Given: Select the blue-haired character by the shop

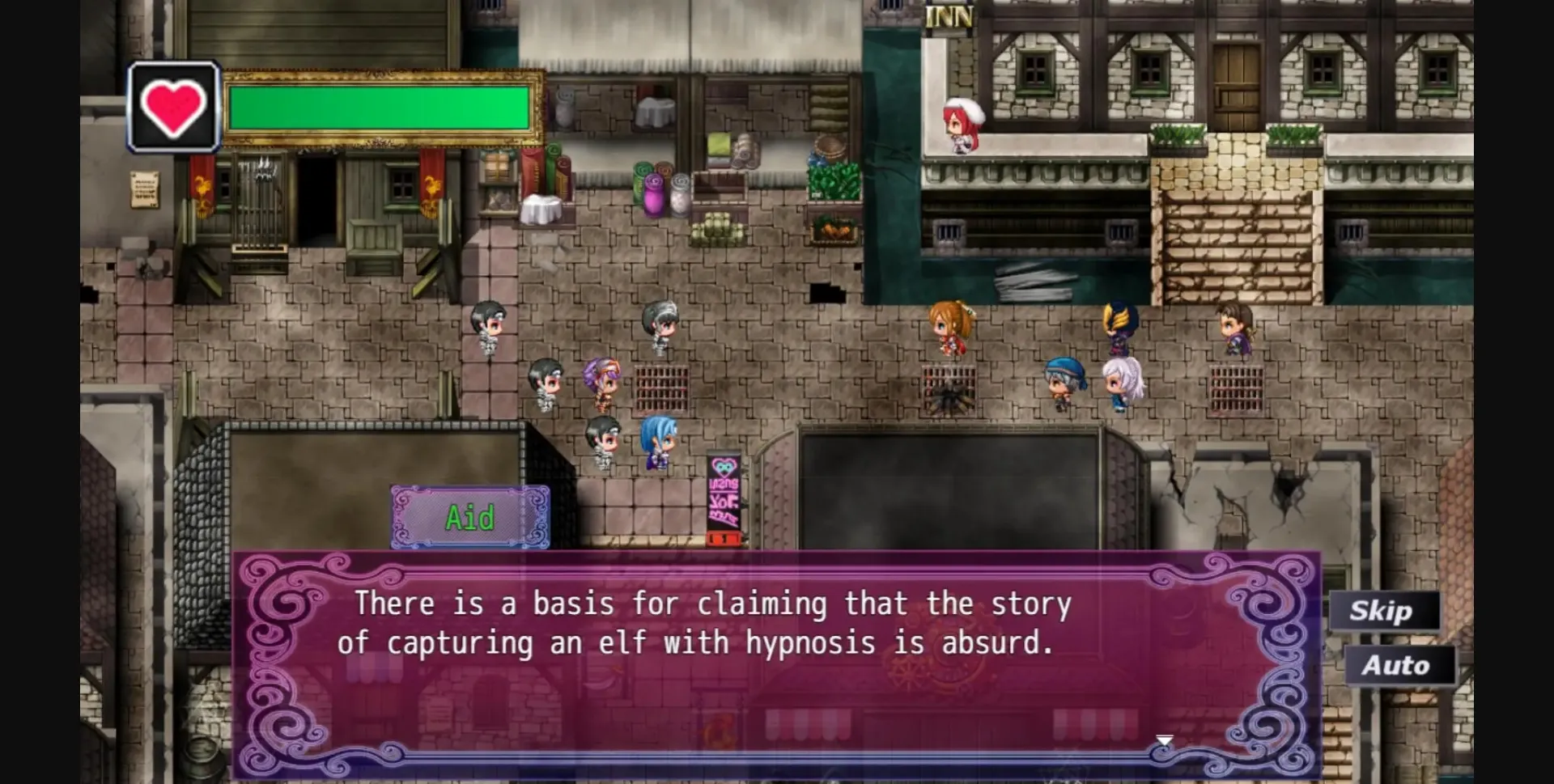Looking at the screenshot, I should [658, 441].
